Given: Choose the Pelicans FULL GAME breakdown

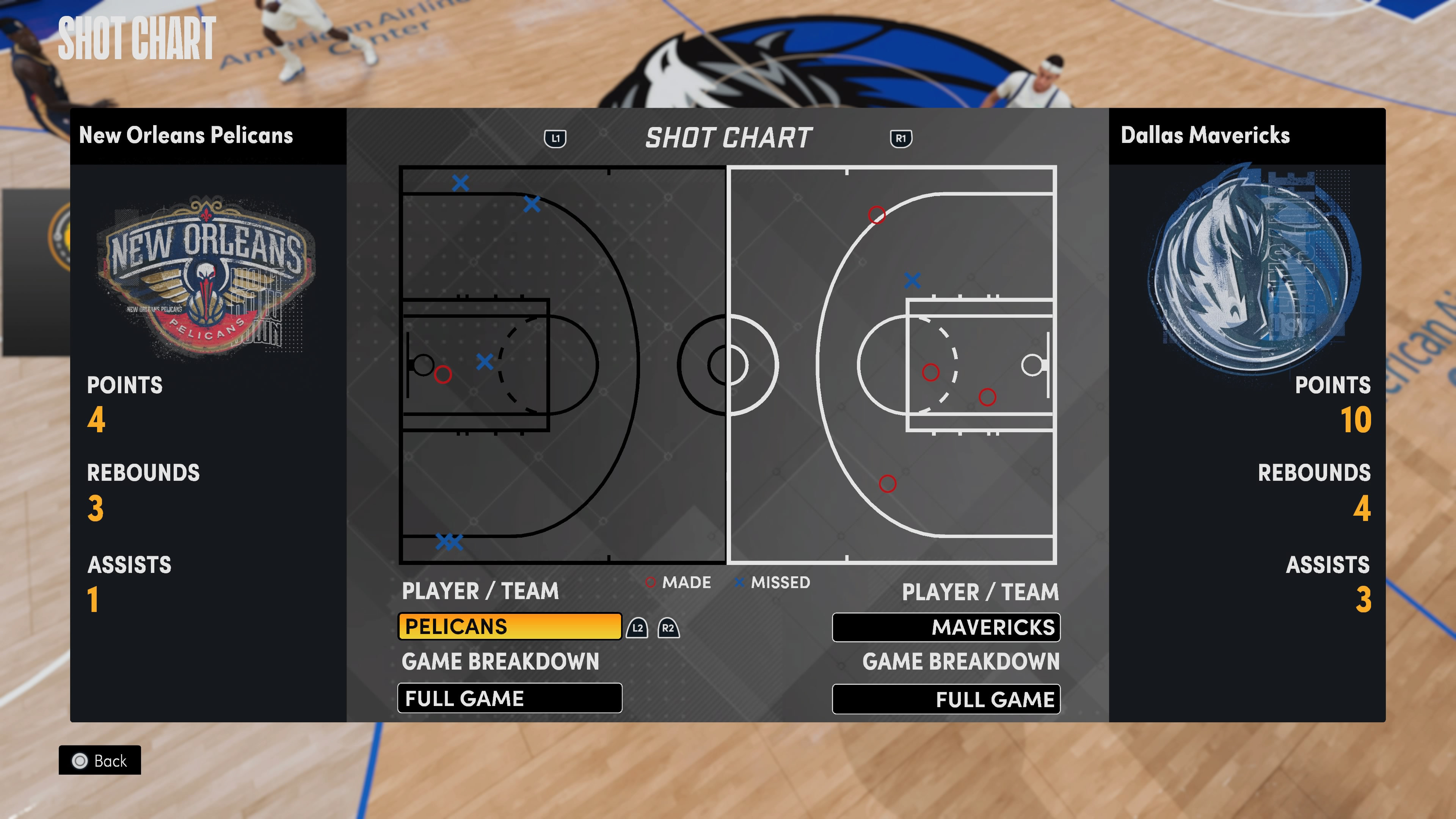Looking at the screenshot, I should click(x=509, y=698).
